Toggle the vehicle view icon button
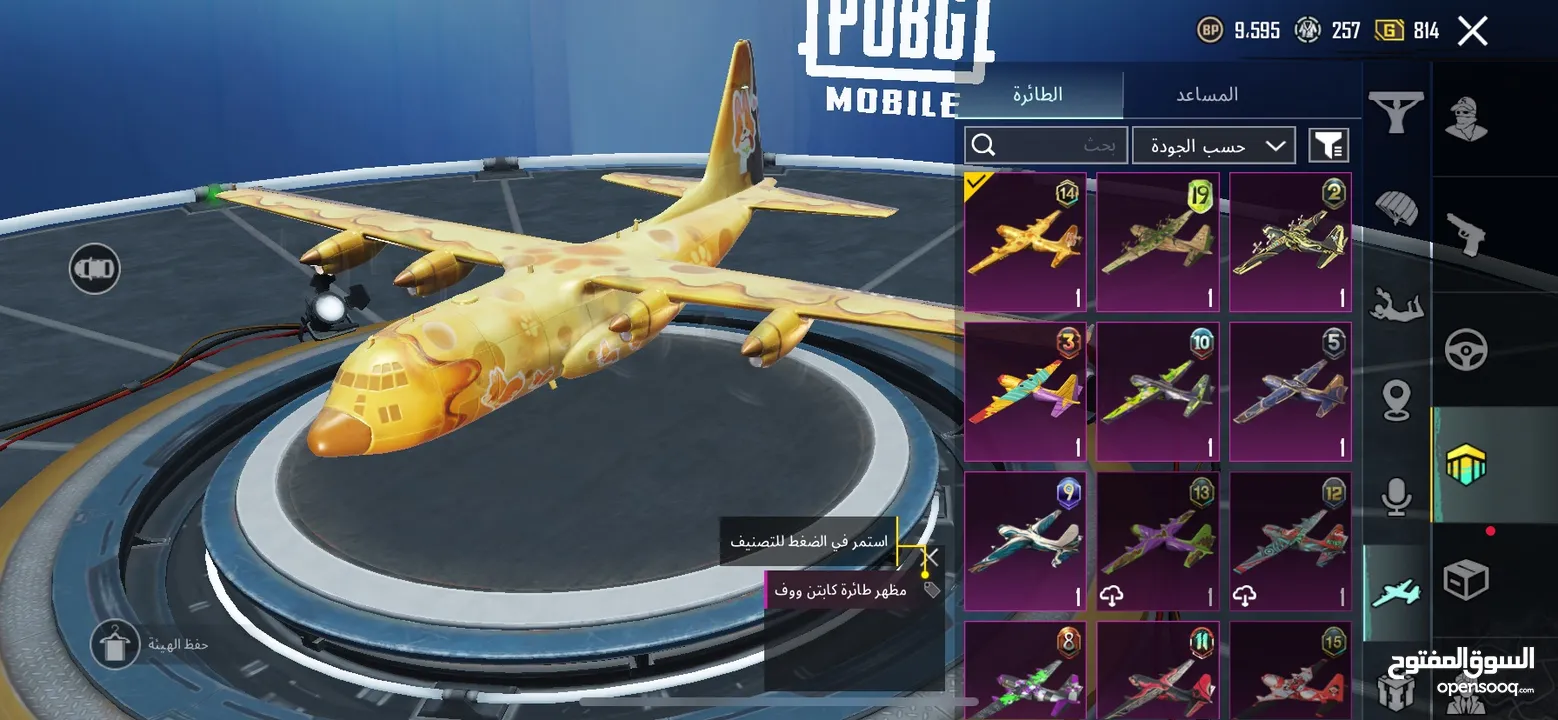The image size is (1558, 720). (x=95, y=268)
